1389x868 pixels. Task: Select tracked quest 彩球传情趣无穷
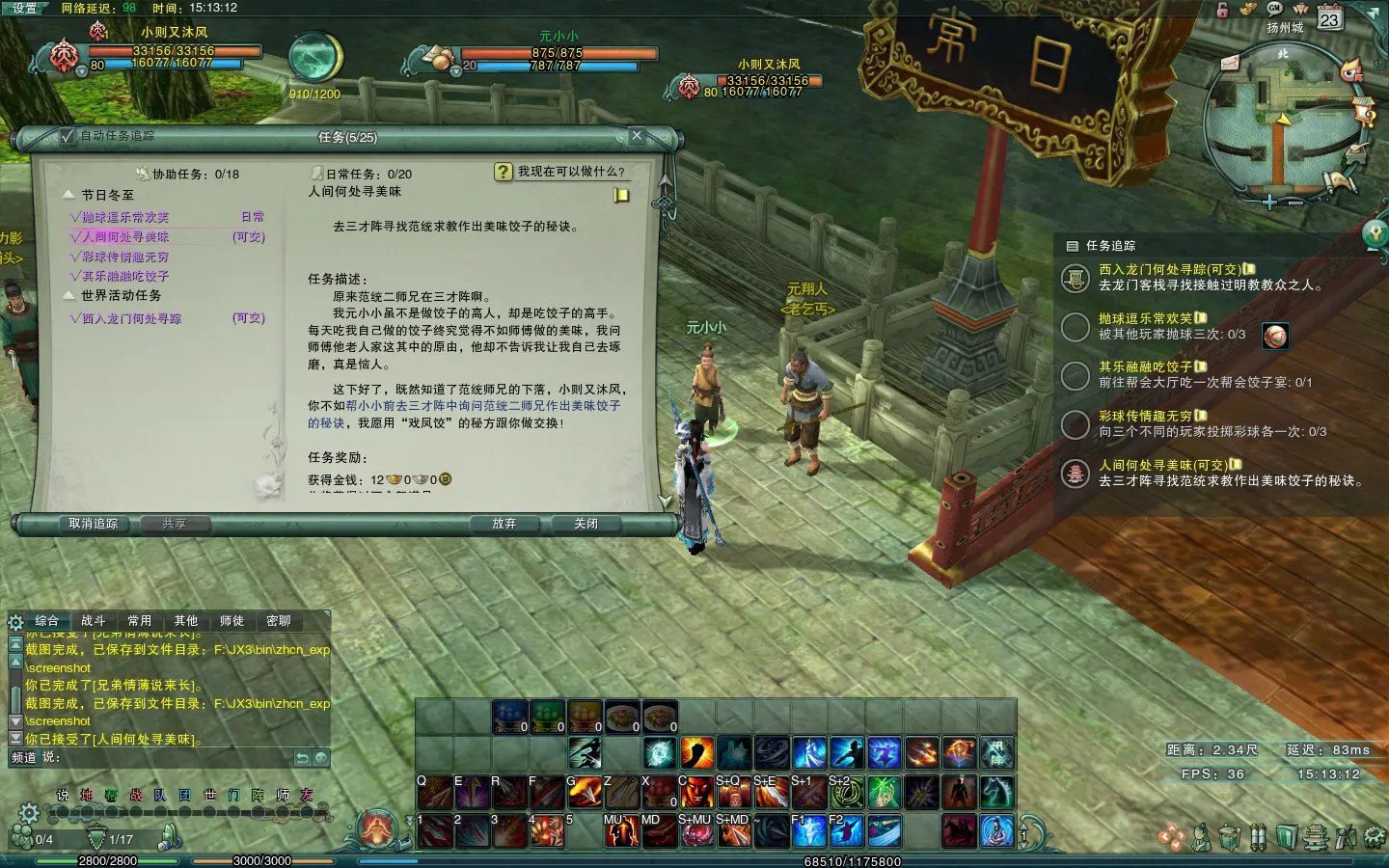[1145, 416]
